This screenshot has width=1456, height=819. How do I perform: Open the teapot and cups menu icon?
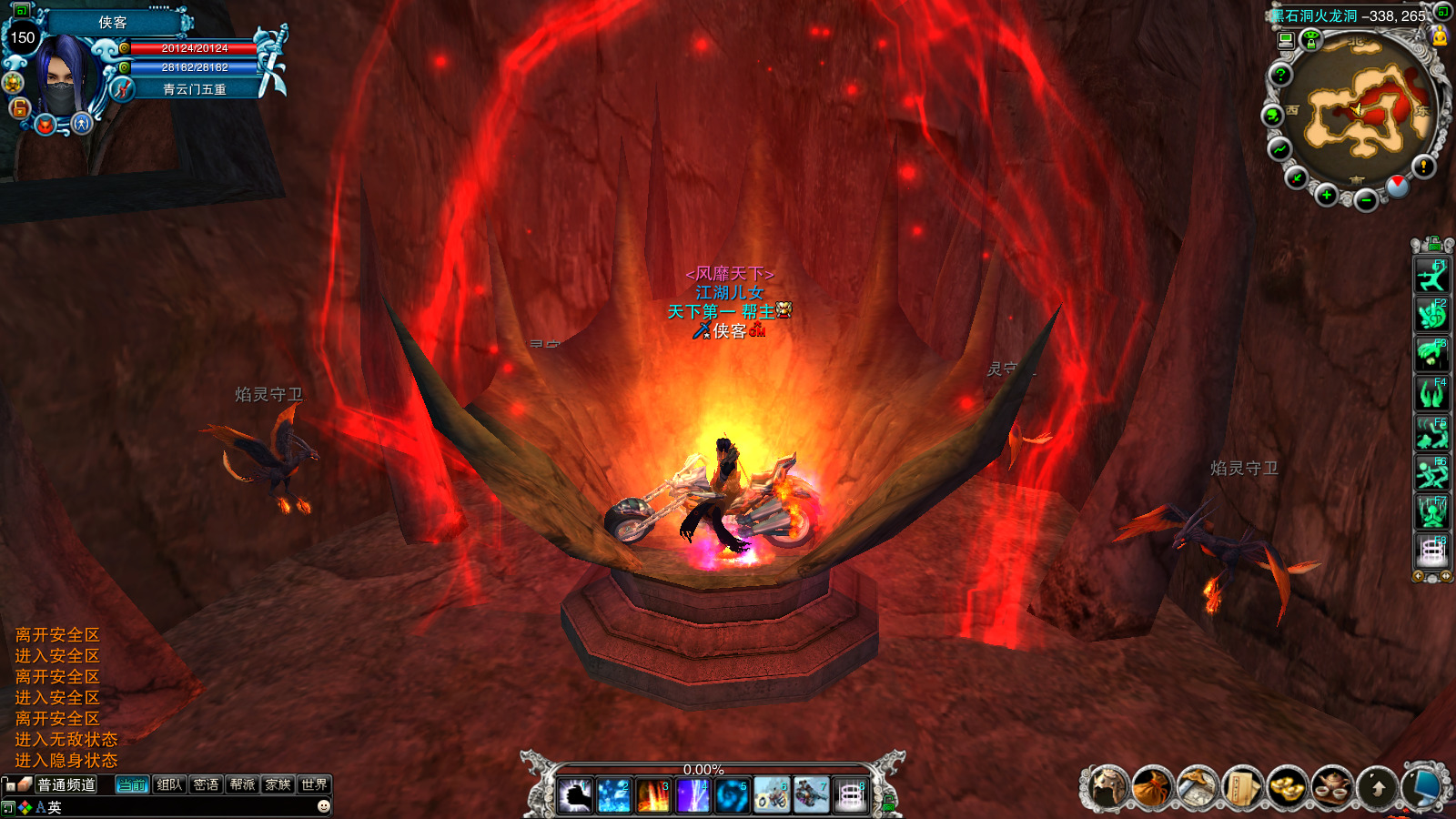1333,787
